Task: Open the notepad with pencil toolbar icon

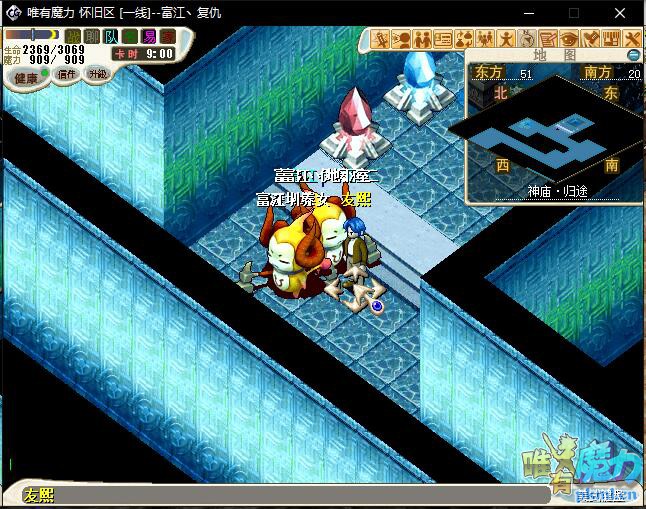Action: point(548,39)
